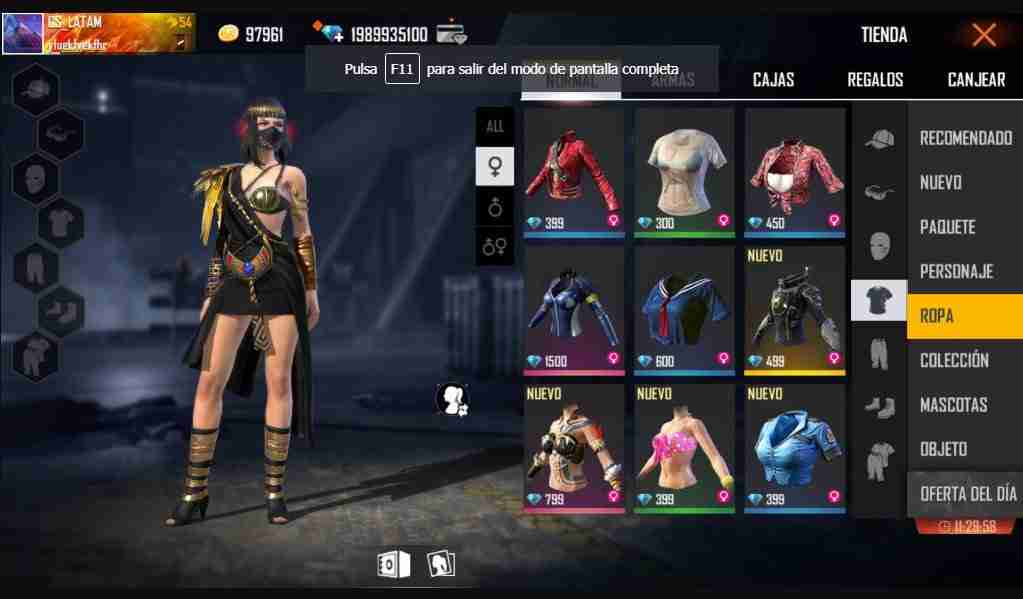Select the cap headwear subcategory icon
Viewport: 1023px width, 599px height.
[x=879, y=140]
